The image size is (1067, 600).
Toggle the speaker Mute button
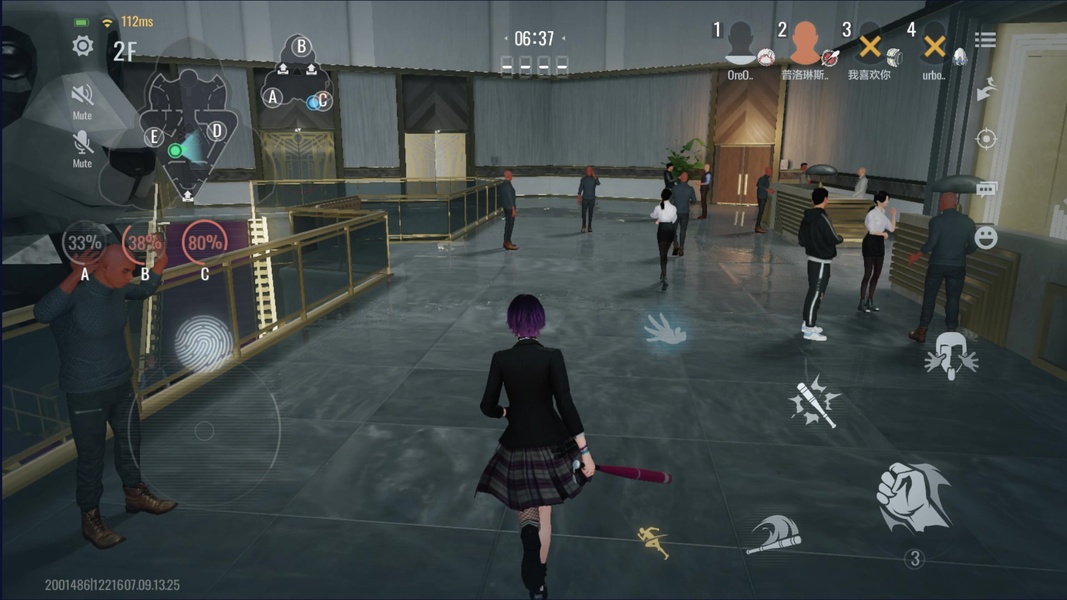(x=82, y=95)
